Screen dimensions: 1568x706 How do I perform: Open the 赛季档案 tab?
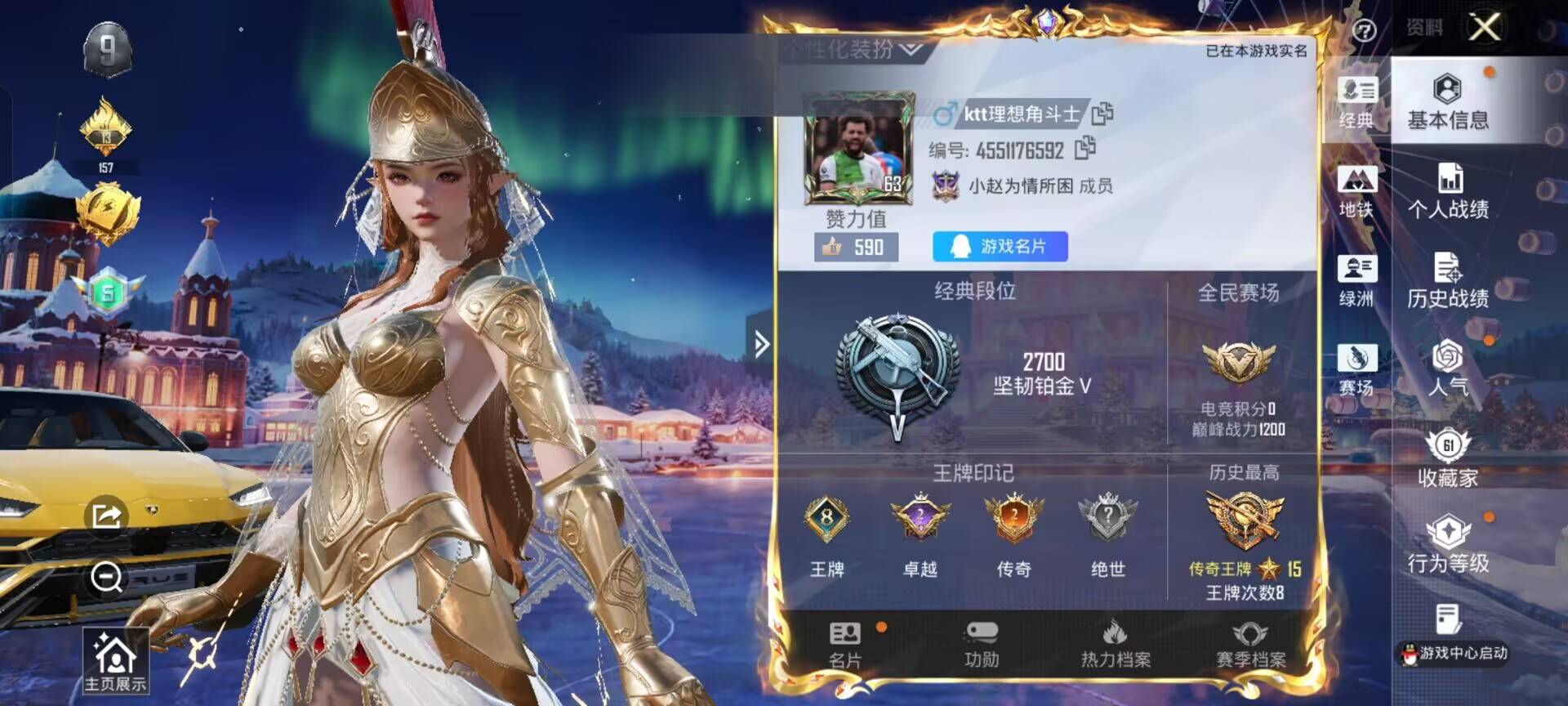tap(1250, 646)
